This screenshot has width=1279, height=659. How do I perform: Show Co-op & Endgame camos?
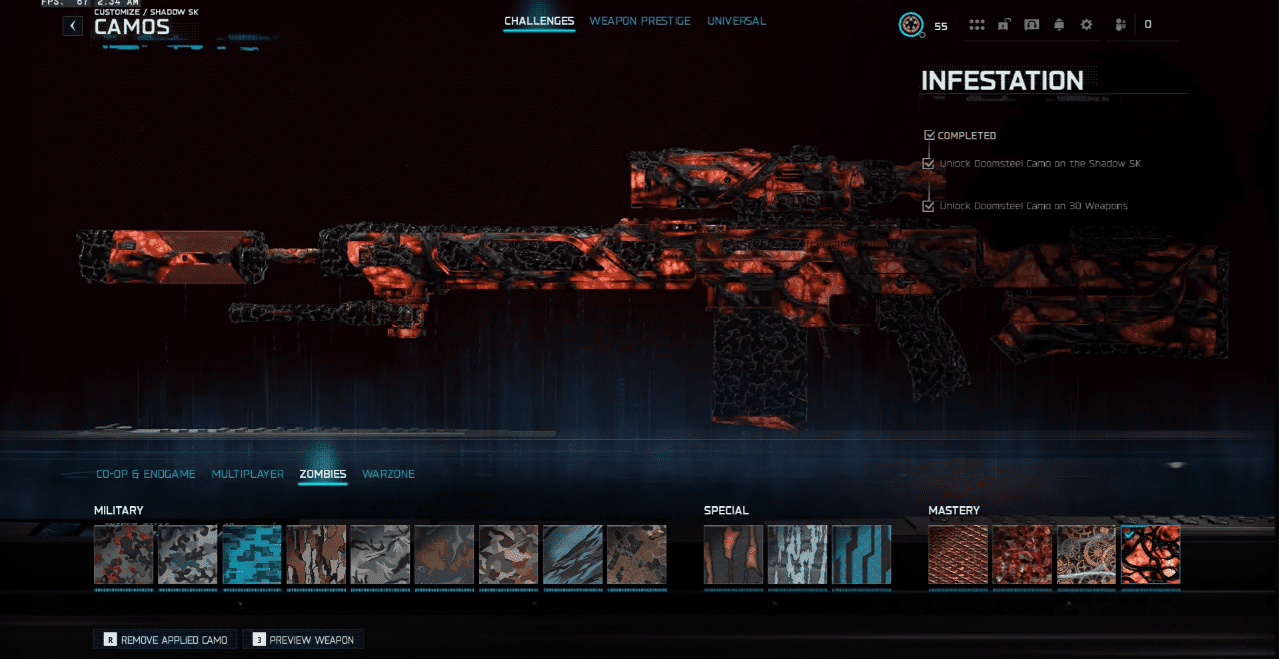146,474
